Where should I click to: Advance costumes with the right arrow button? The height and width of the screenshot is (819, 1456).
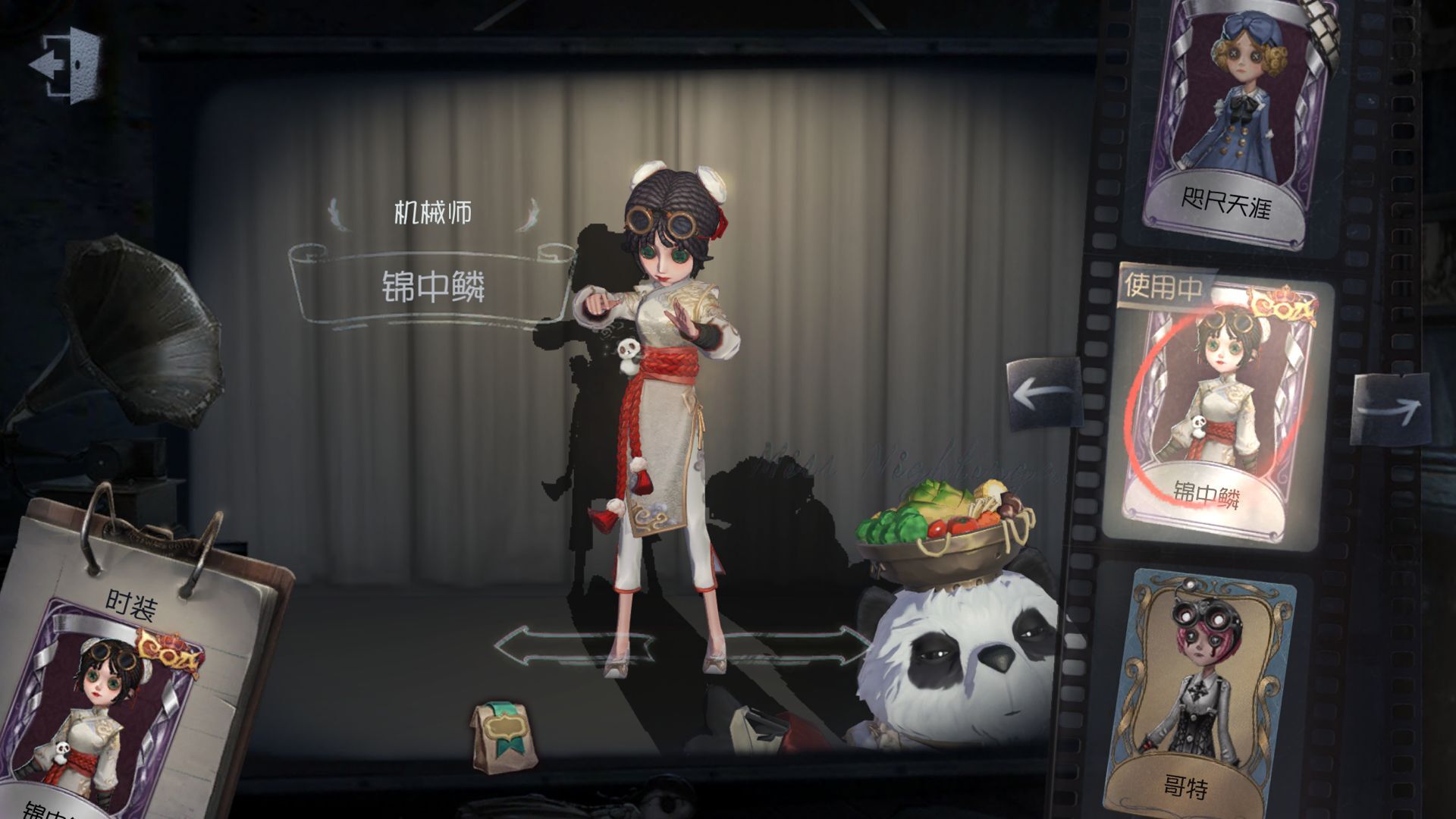coord(1389,409)
